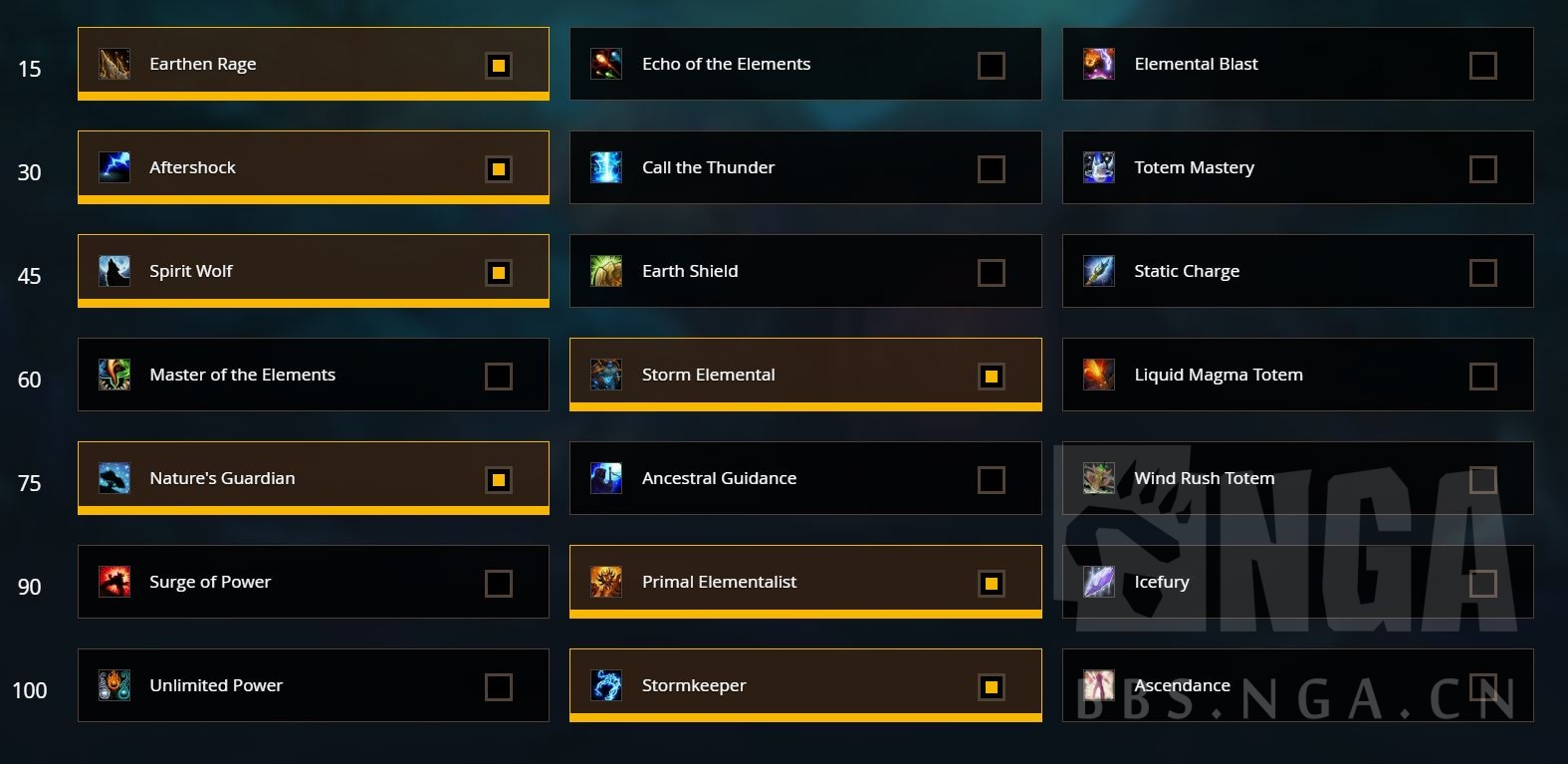Click the level 100 row label
1568x764 pixels.
30,690
